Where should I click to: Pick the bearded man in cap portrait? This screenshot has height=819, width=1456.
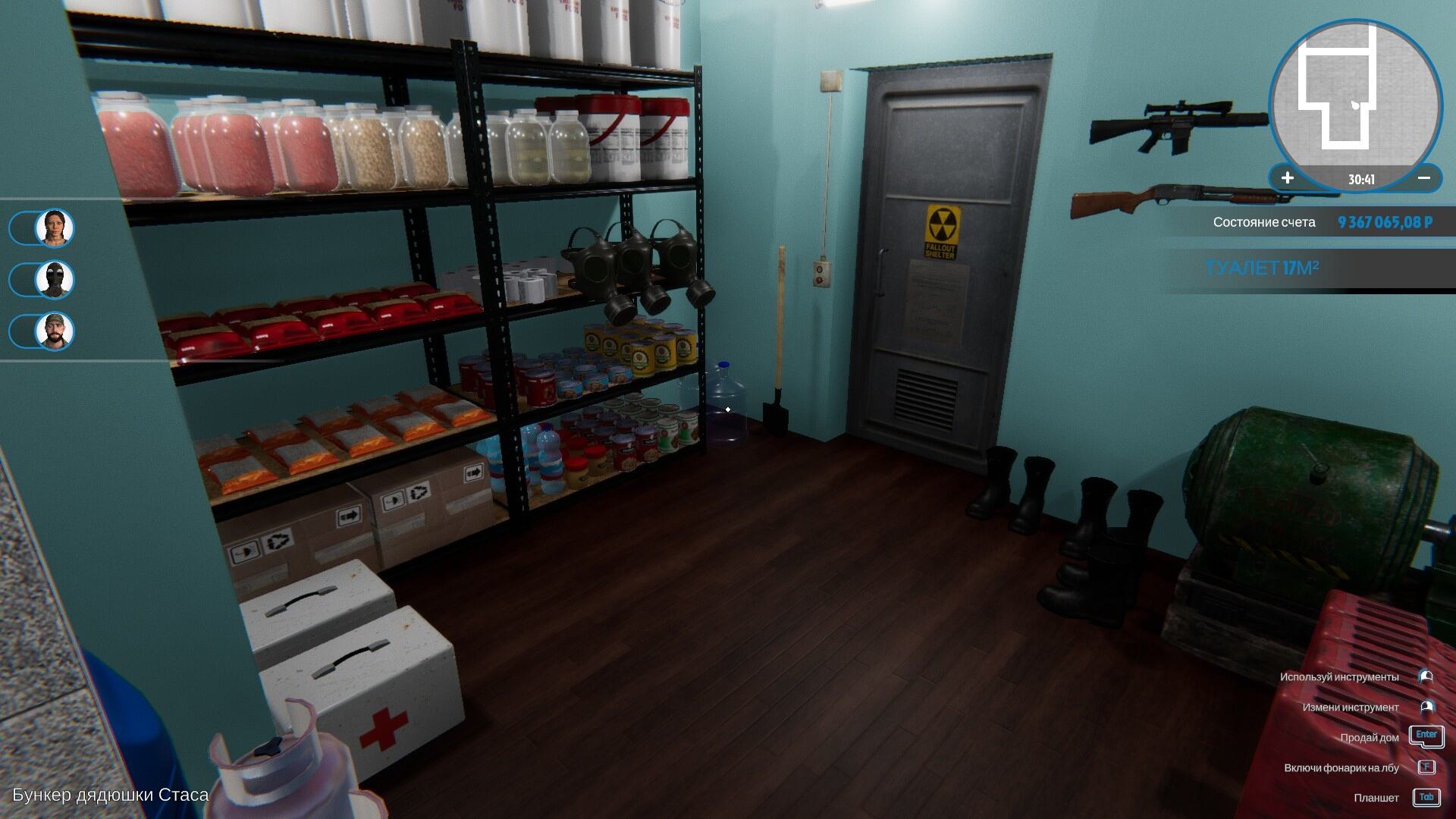[x=55, y=331]
